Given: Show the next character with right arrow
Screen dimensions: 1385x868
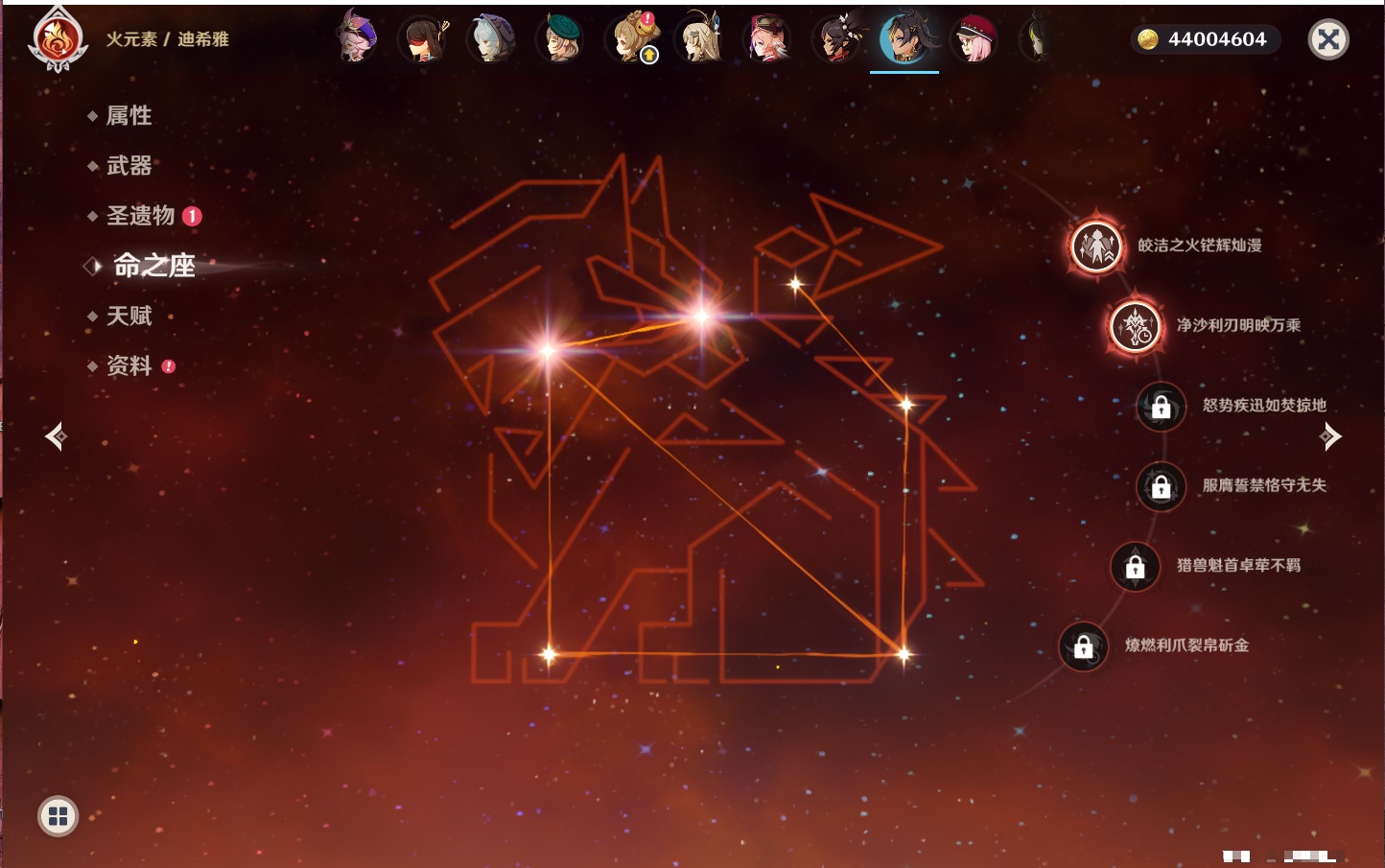Looking at the screenshot, I should point(1329,436).
